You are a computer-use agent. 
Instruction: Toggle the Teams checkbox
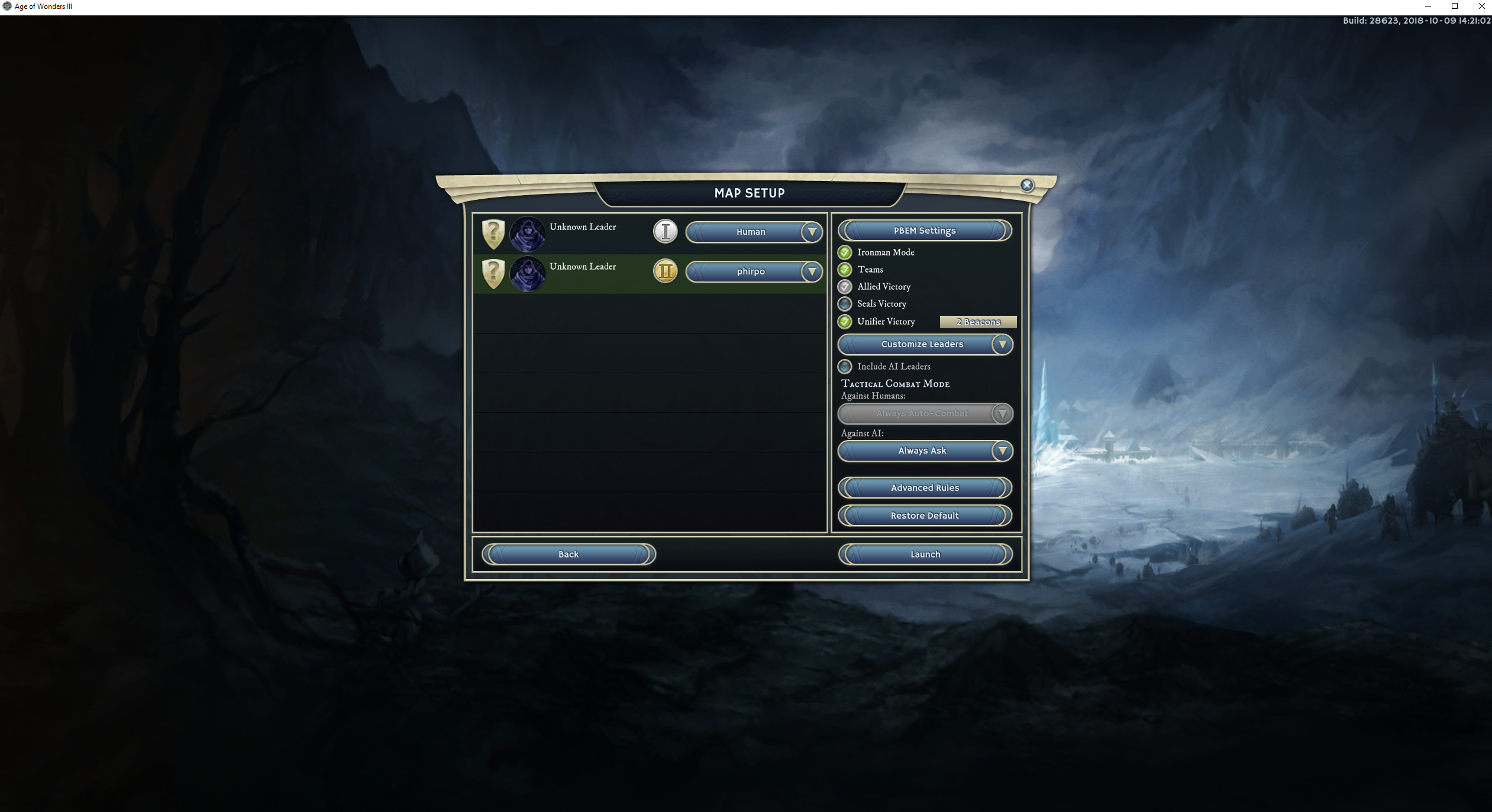(x=845, y=270)
